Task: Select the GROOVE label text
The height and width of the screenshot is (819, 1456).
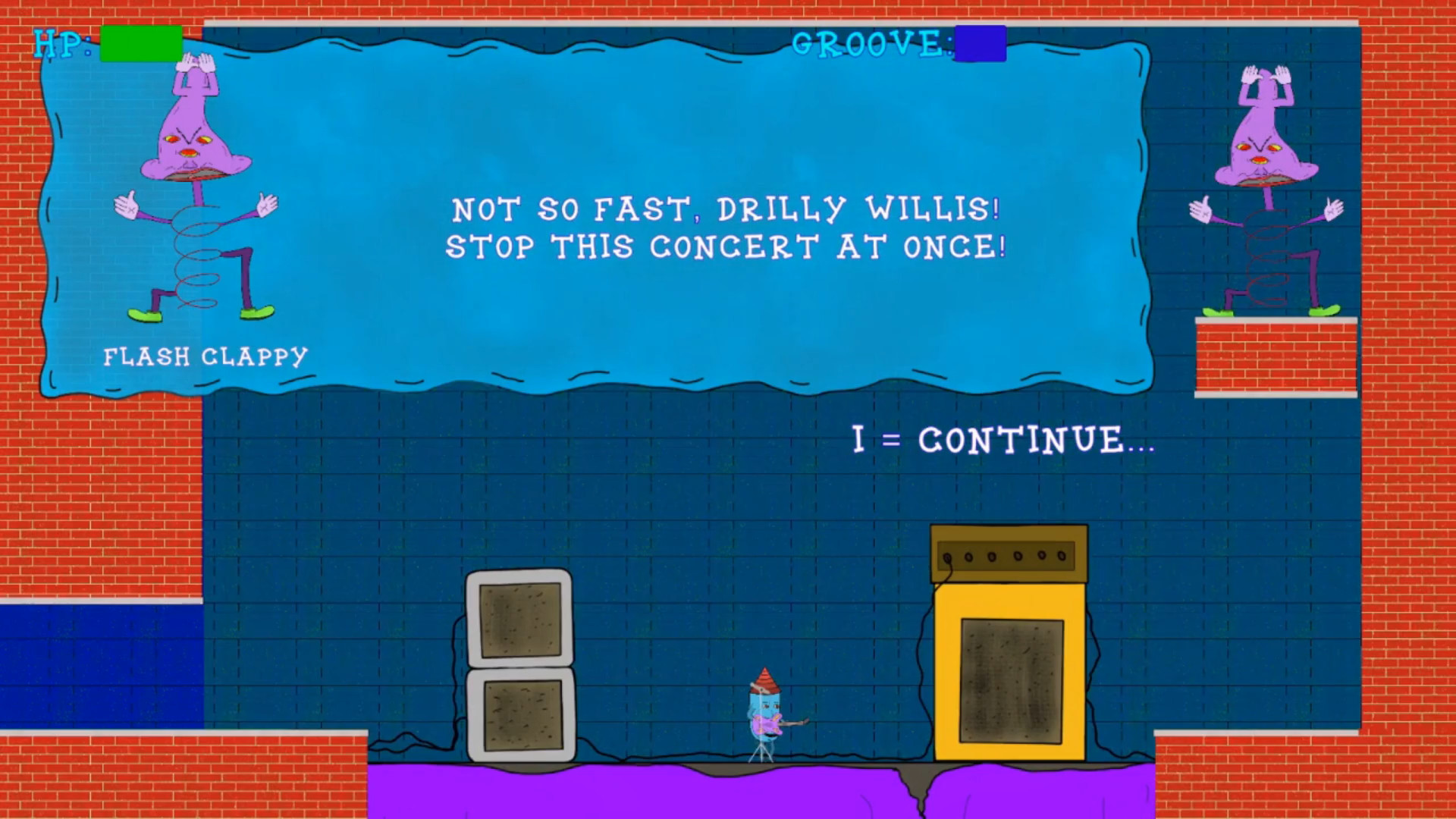Action: pyautogui.click(x=871, y=44)
